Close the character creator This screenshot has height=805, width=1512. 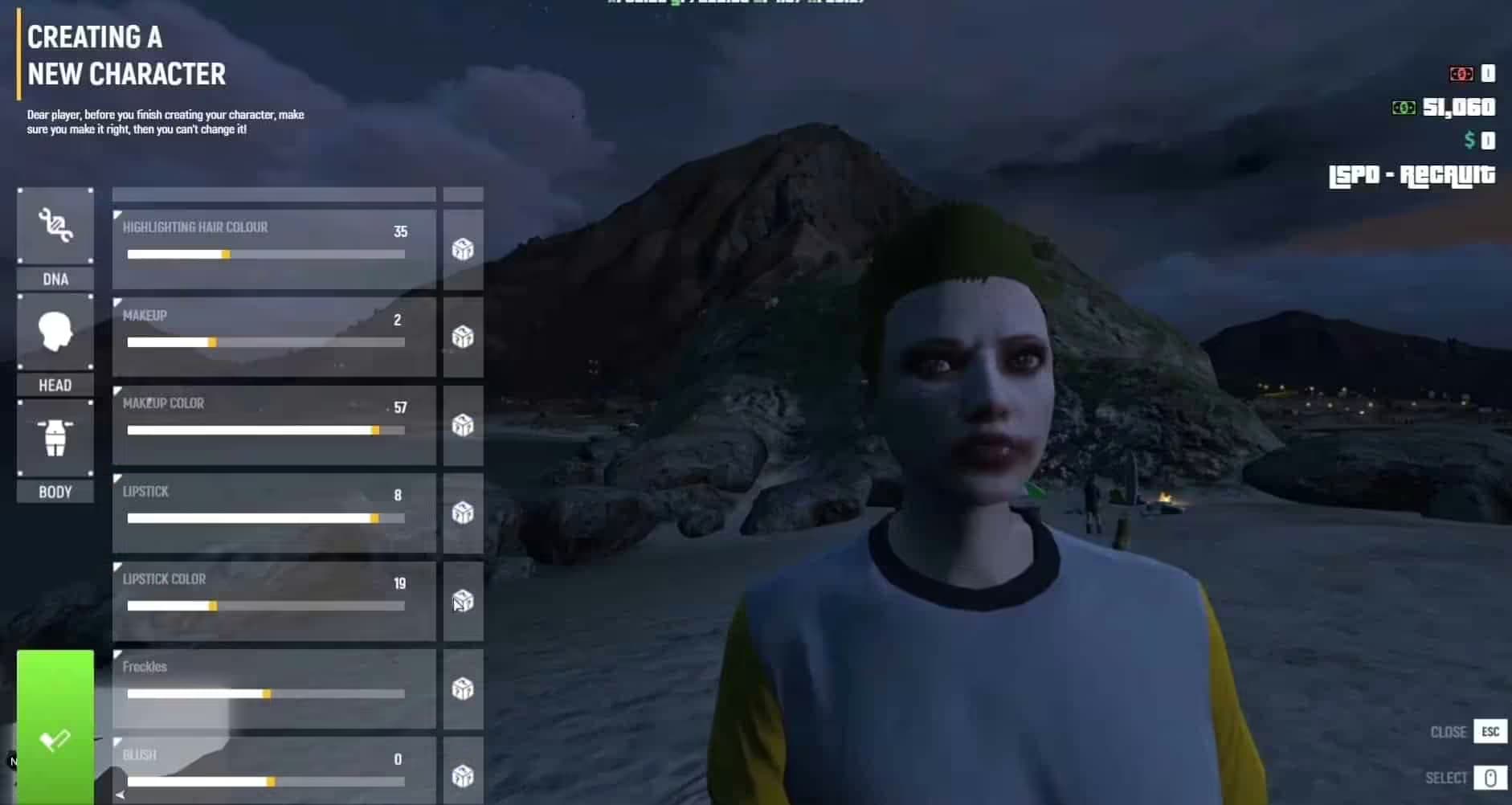pos(1490,732)
